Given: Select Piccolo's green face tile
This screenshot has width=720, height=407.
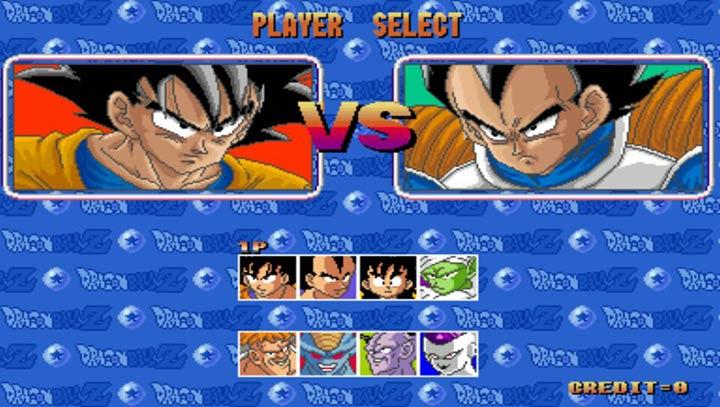Looking at the screenshot, I should point(448,277).
